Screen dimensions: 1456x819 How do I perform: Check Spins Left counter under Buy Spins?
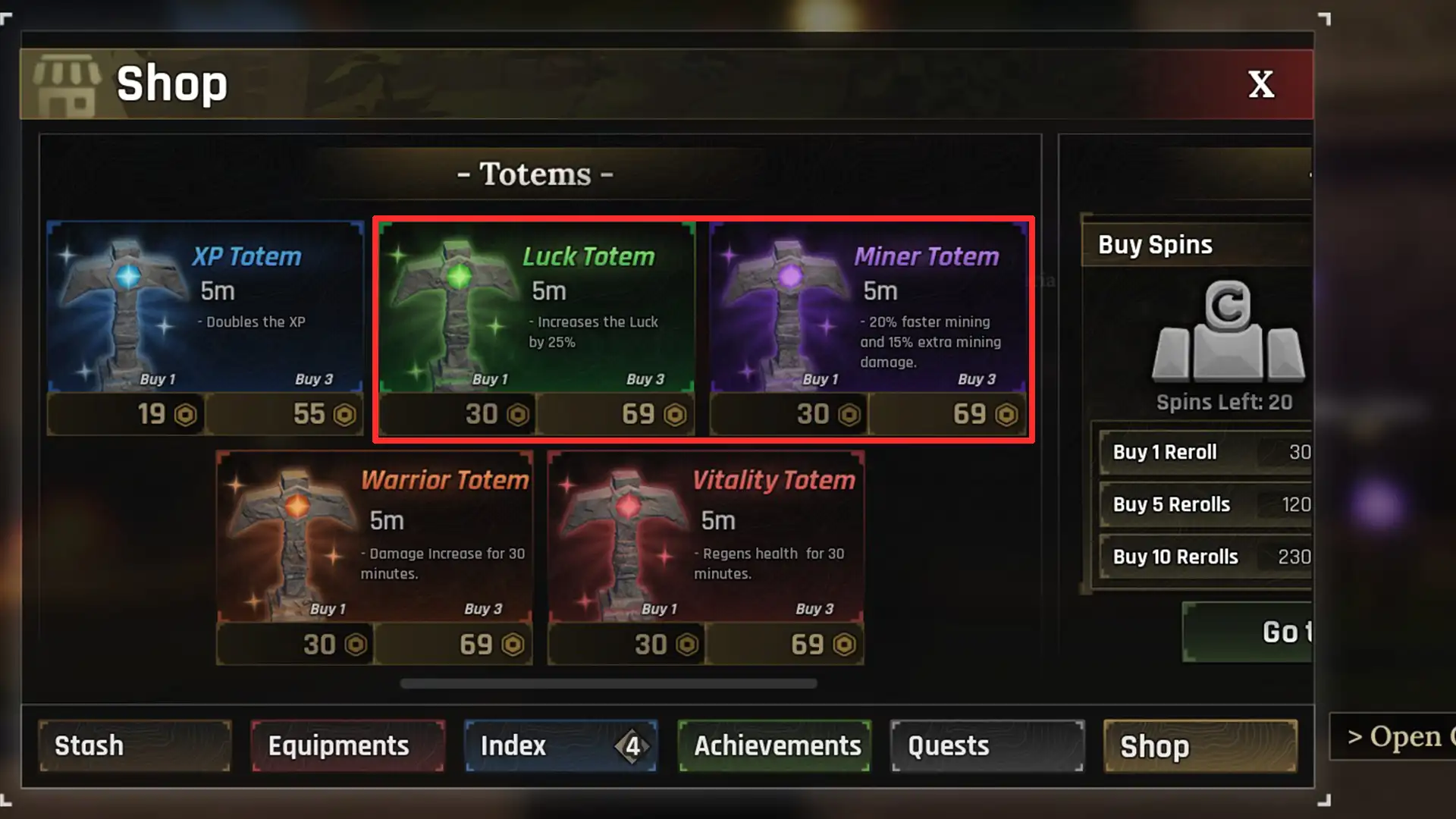tap(1223, 403)
